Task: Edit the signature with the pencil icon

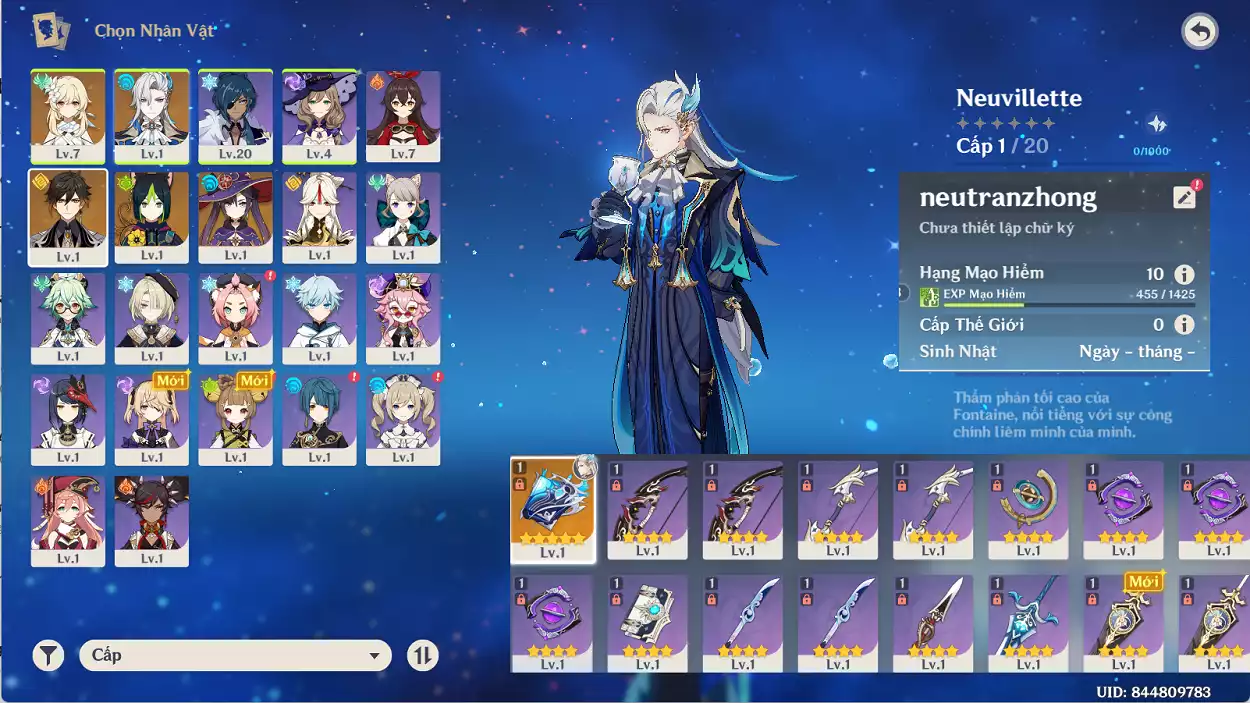Action: pos(1184,197)
